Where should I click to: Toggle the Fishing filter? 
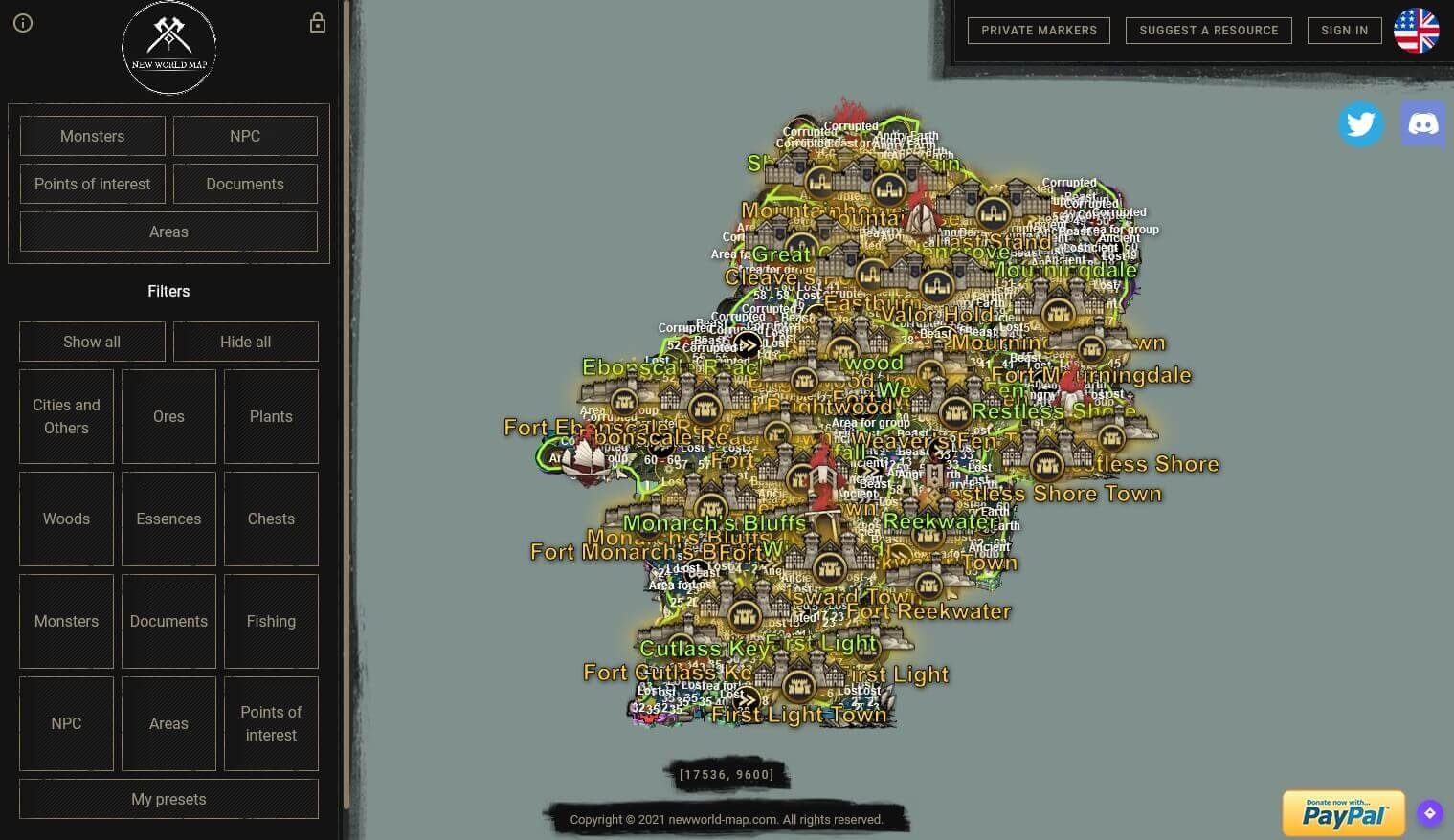coord(271,621)
